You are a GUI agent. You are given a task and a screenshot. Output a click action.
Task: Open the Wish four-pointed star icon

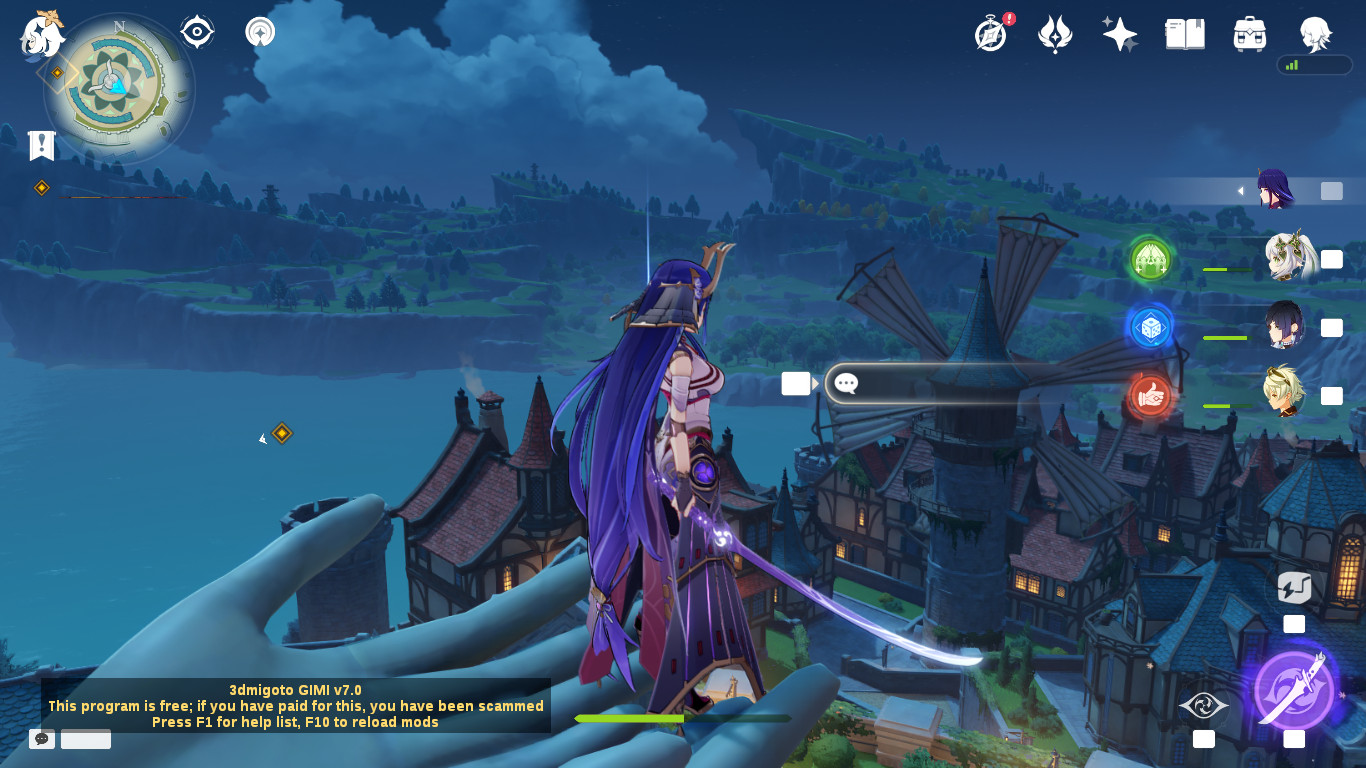[x=1120, y=34]
